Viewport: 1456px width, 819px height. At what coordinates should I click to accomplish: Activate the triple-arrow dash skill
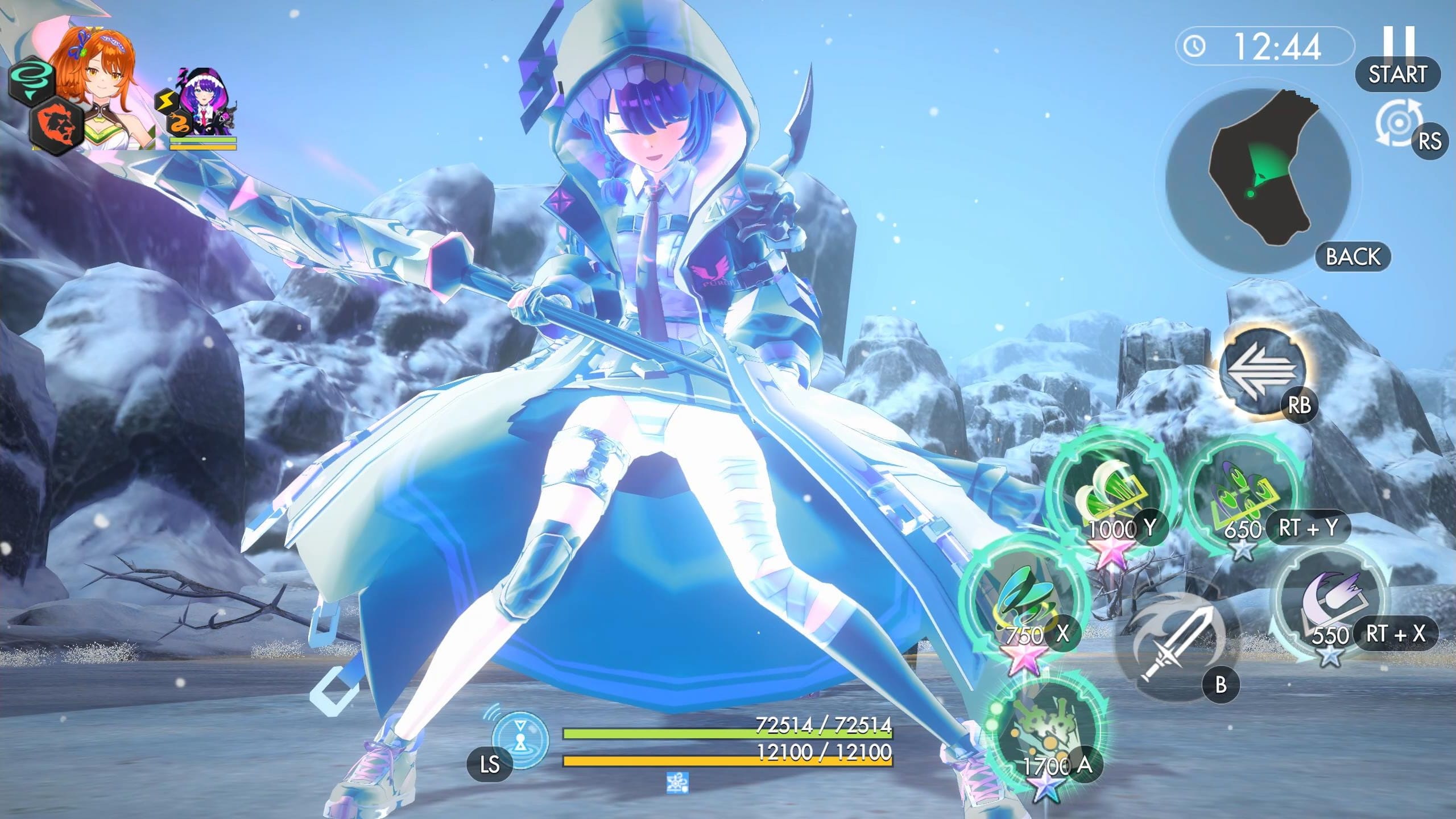click(1262, 371)
